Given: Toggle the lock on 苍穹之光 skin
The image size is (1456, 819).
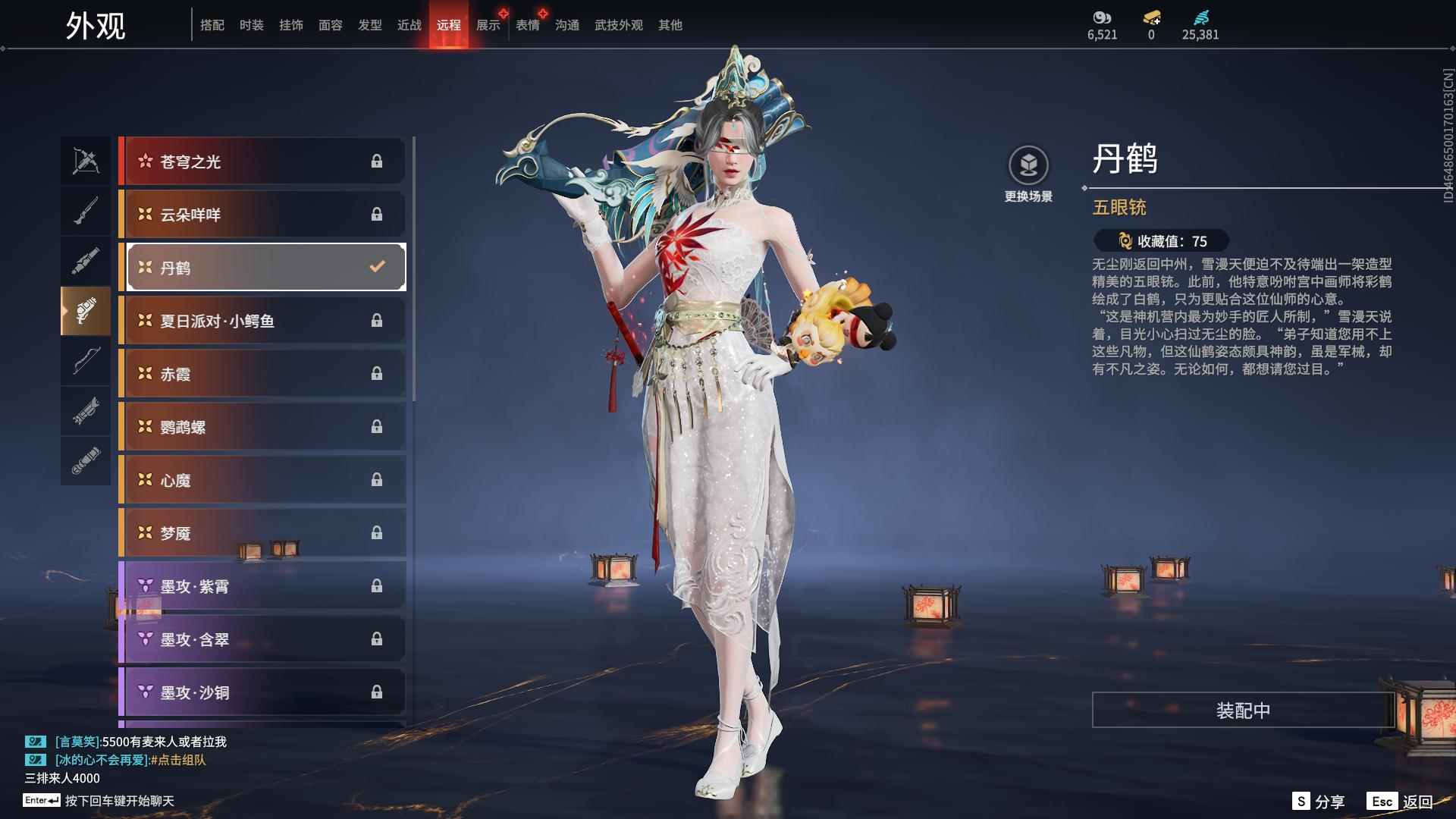Looking at the screenshot, I should 378,161.
